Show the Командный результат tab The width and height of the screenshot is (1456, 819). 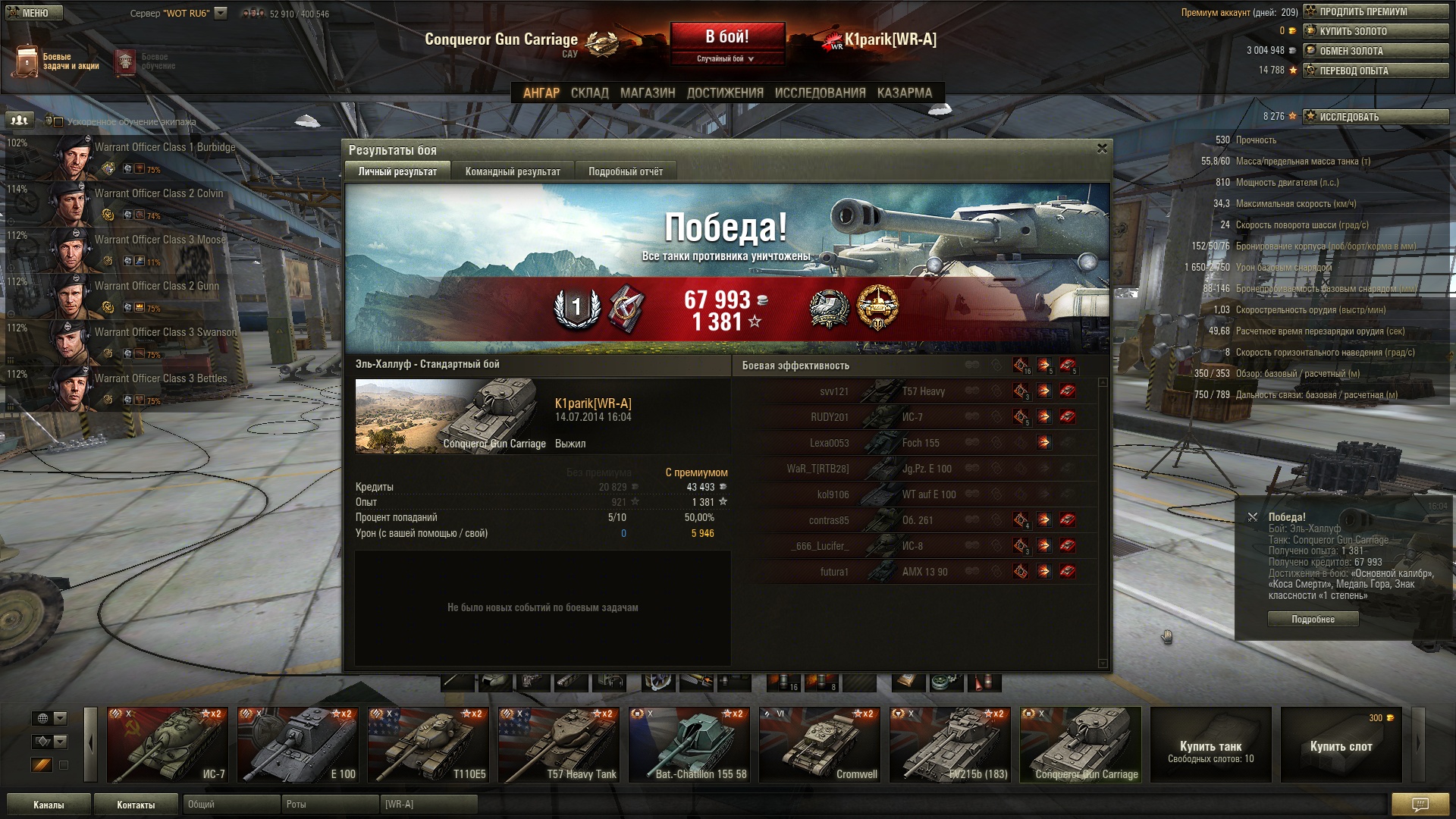(x=513, y=171)
